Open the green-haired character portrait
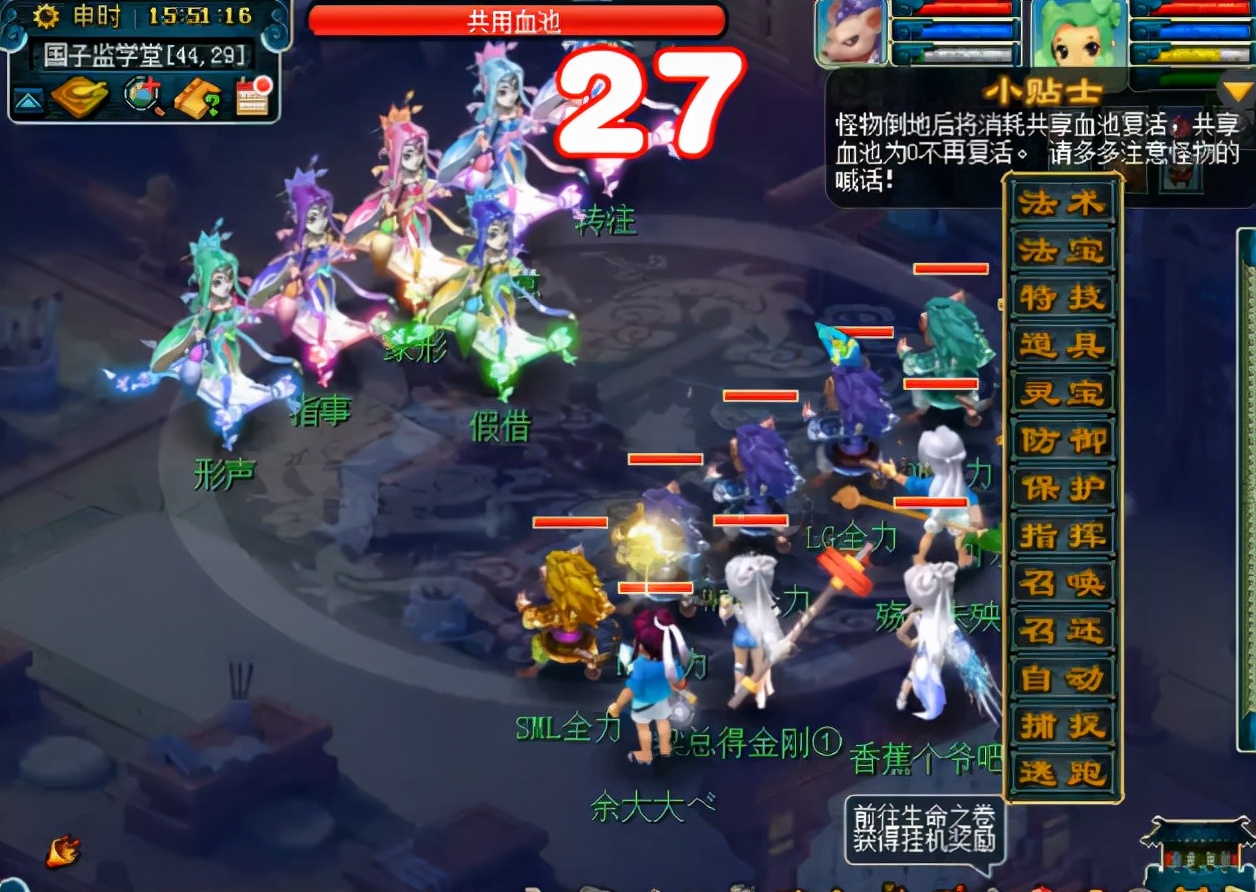 coord(1078,34)
